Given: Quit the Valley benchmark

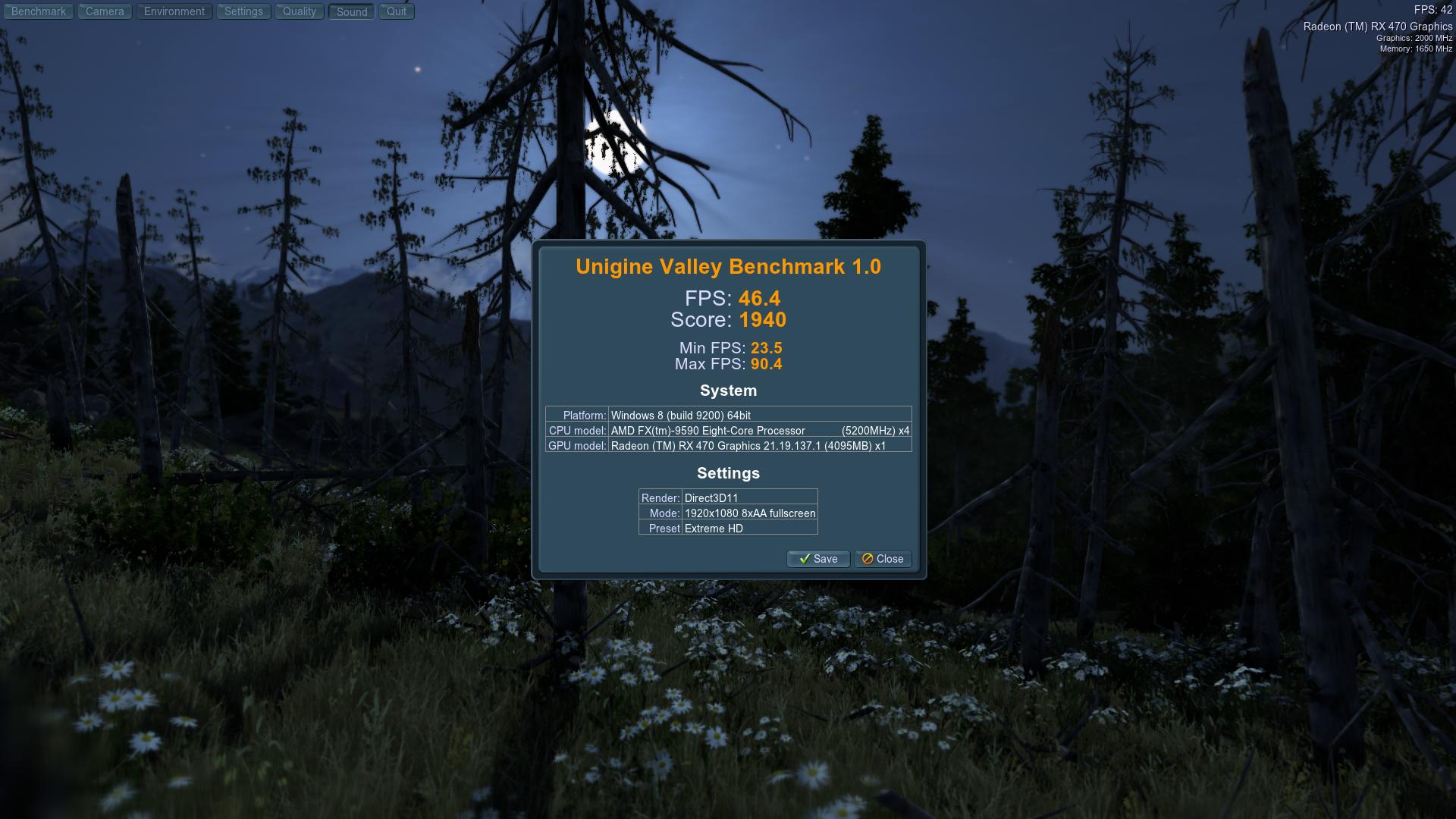Looking at the screenshot, I should 396,11.
